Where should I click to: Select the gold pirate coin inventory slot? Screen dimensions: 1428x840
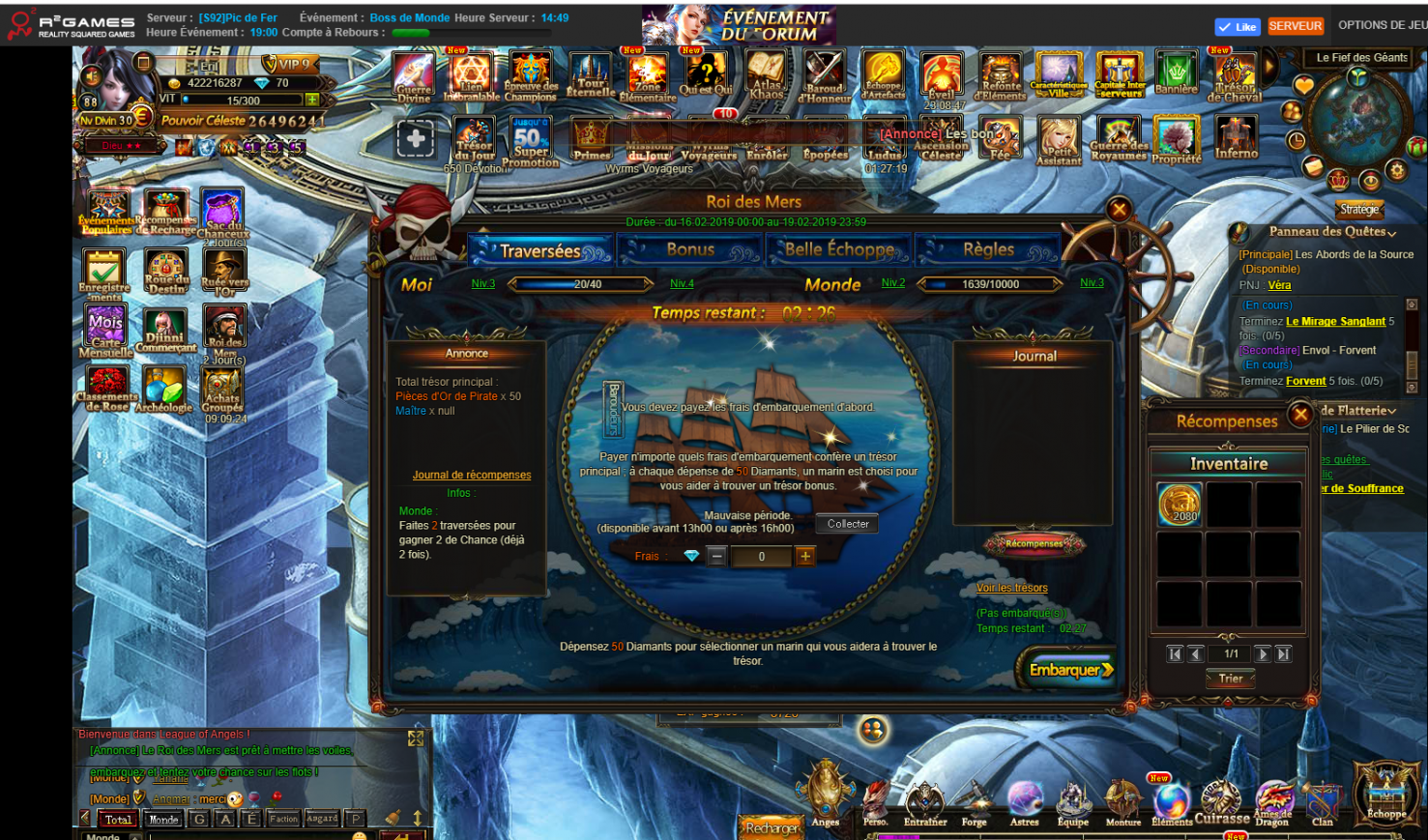click(x=1180, y=505)
